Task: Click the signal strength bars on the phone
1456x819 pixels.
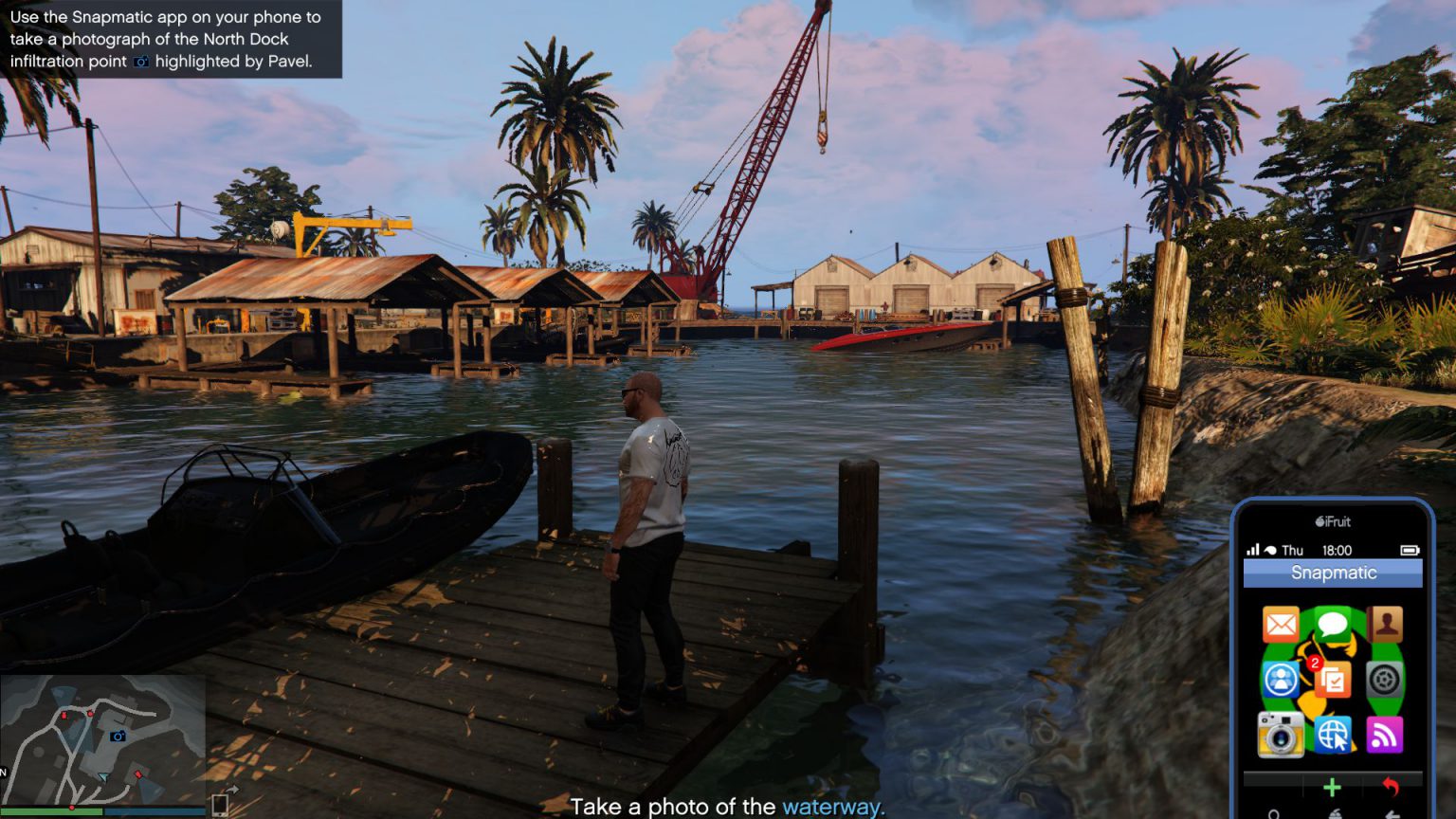Action: click(x=1252, y=549)
